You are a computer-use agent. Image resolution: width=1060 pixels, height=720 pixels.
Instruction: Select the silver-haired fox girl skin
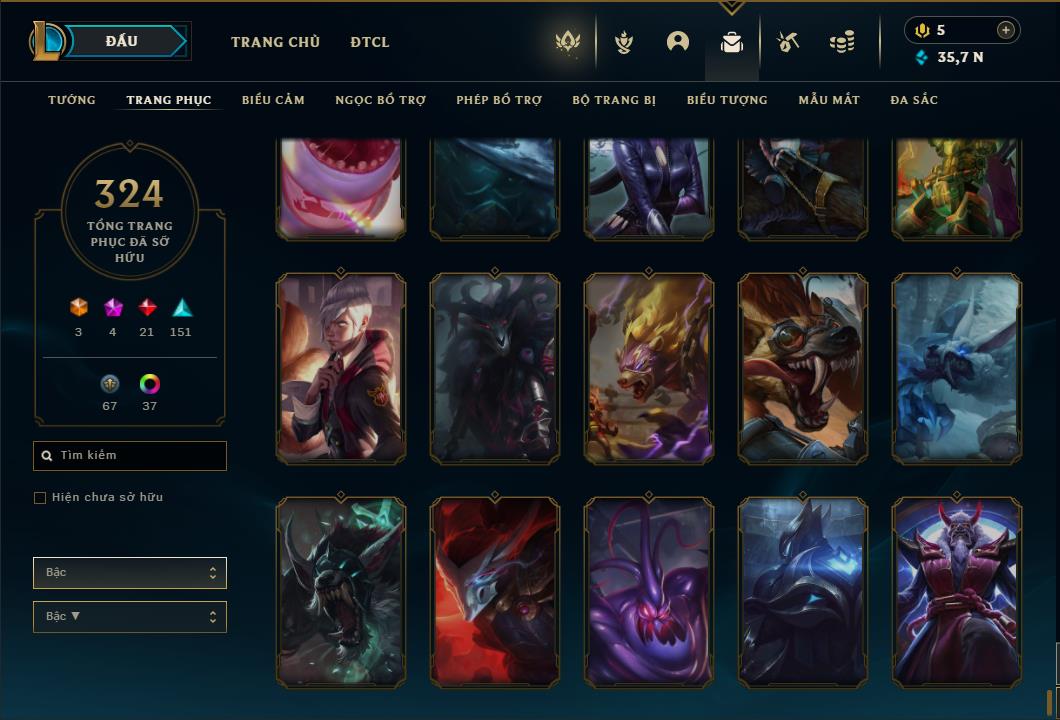341,368
